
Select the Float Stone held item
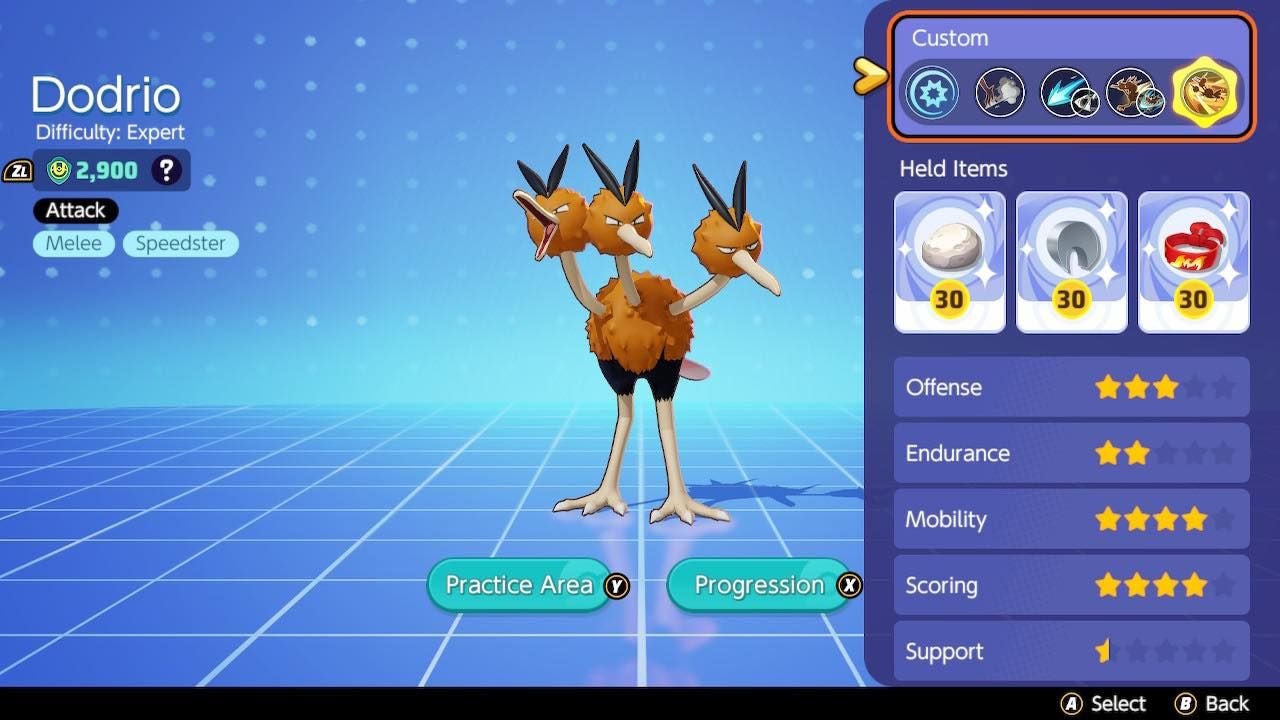(948, 255)
